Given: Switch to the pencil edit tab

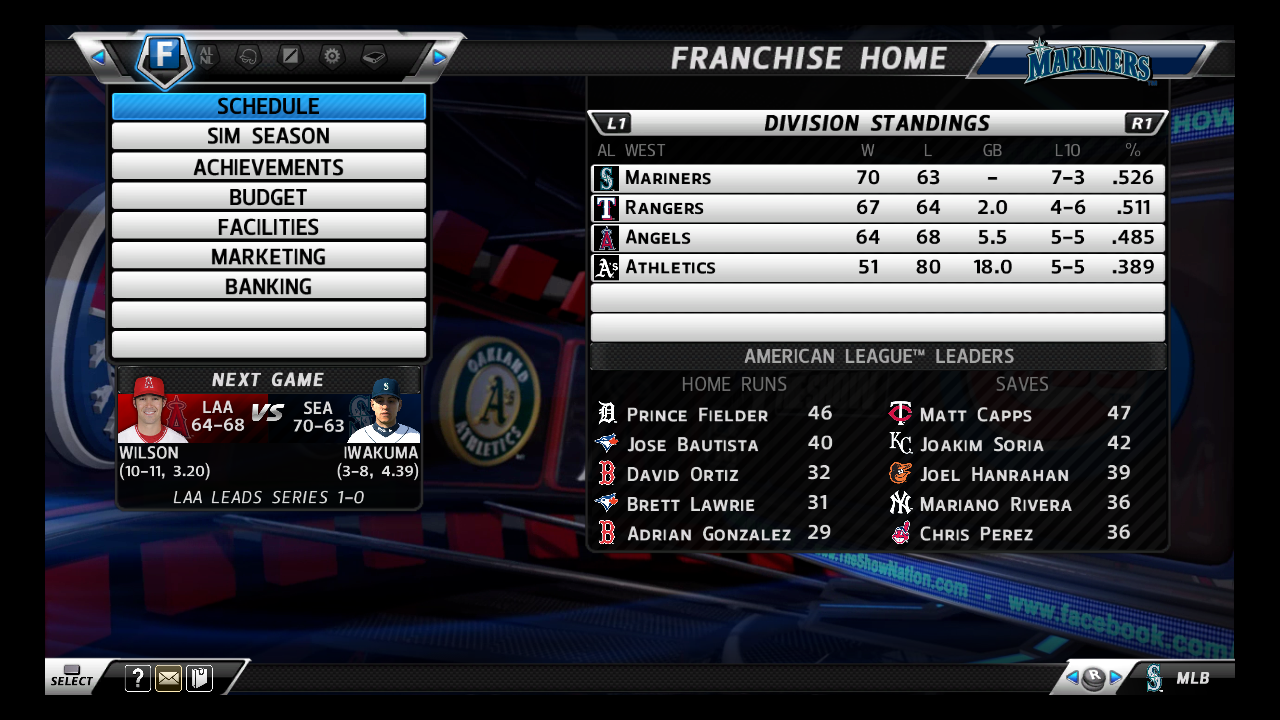Looking at the screenshot, I should (290, 56).
